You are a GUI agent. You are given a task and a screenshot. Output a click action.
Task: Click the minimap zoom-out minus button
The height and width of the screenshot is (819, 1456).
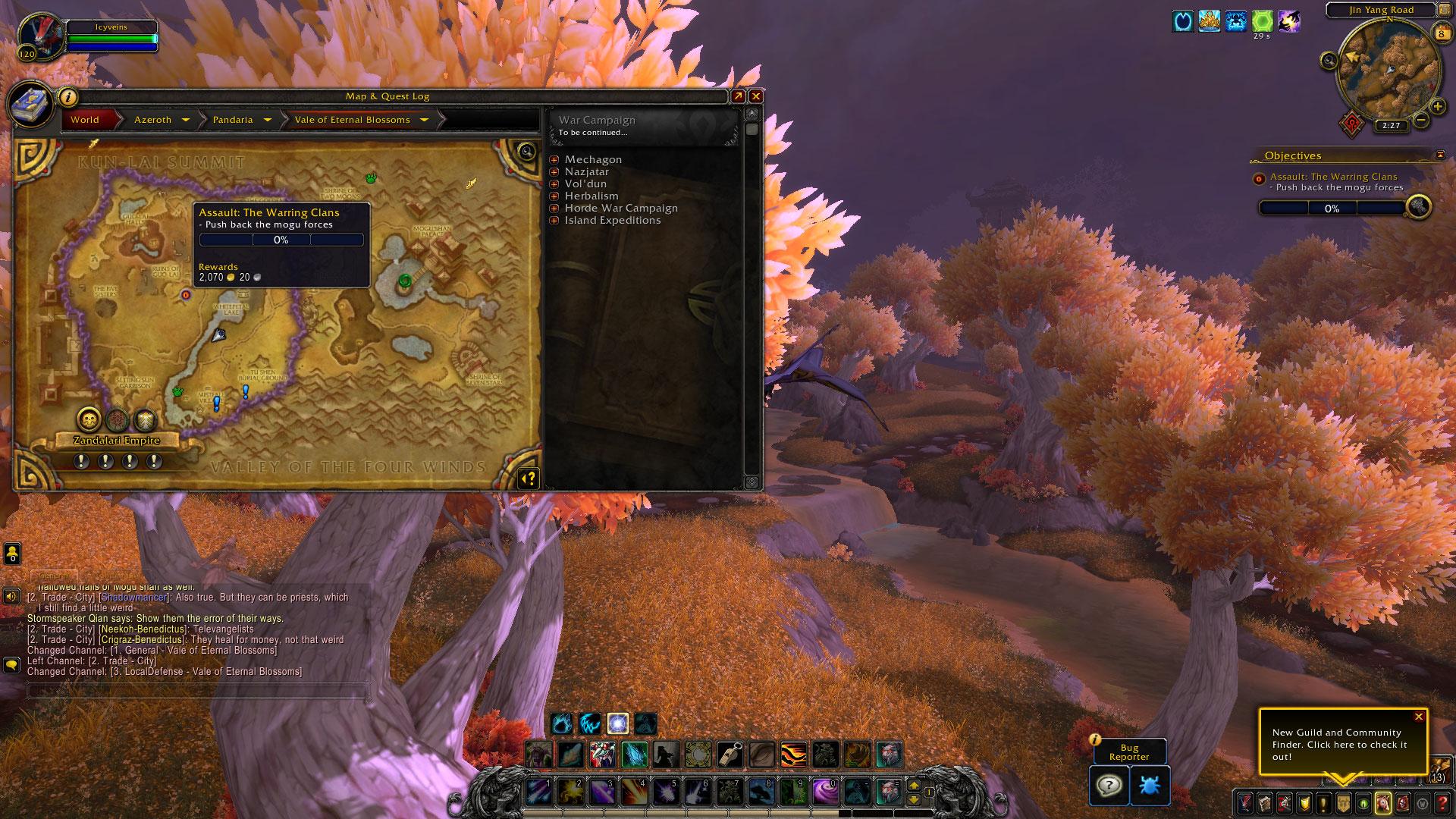tap(1421, 120)
